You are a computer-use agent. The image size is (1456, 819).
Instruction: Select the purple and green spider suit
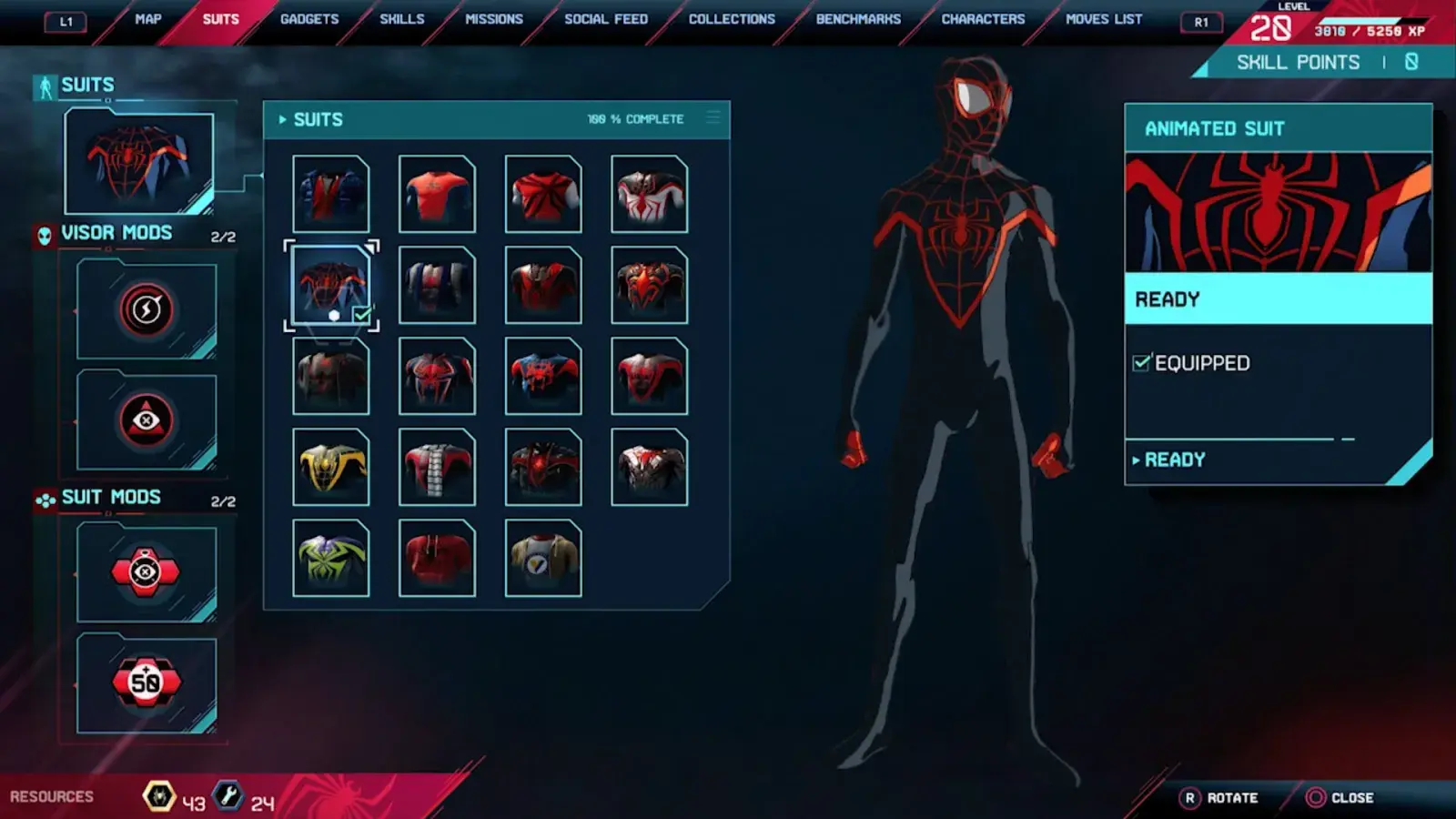[331, 558]
